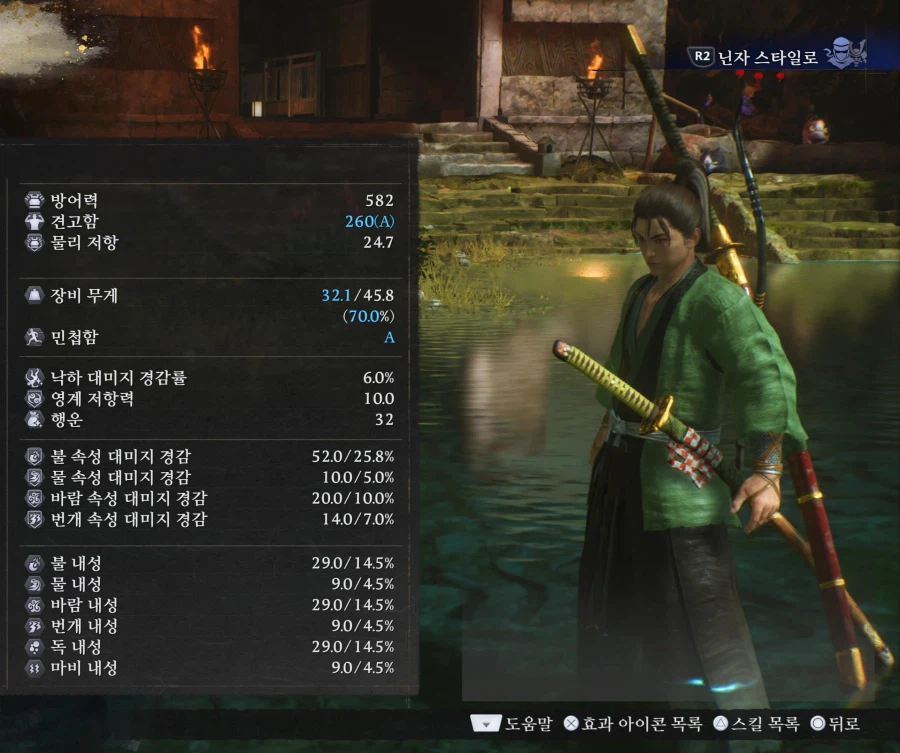The width and height of the screenshot is (900, 753).
Task: Choose the 장비 무게 equipment weight row
Action: pos(208,296)
